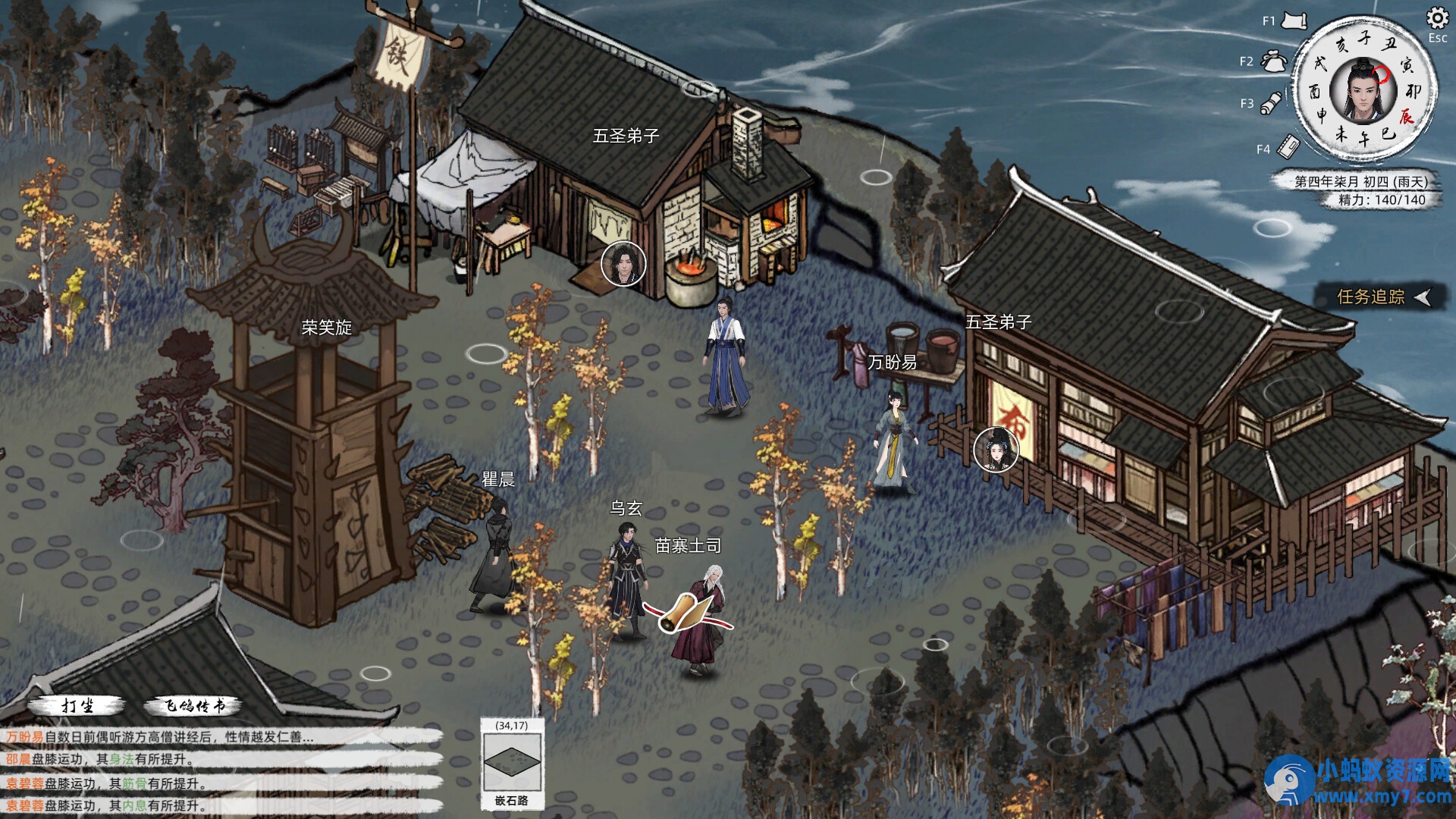Screen dimensions: 1456x819
Task: Switch to the 打坐 tab
Action: [80, 706]
